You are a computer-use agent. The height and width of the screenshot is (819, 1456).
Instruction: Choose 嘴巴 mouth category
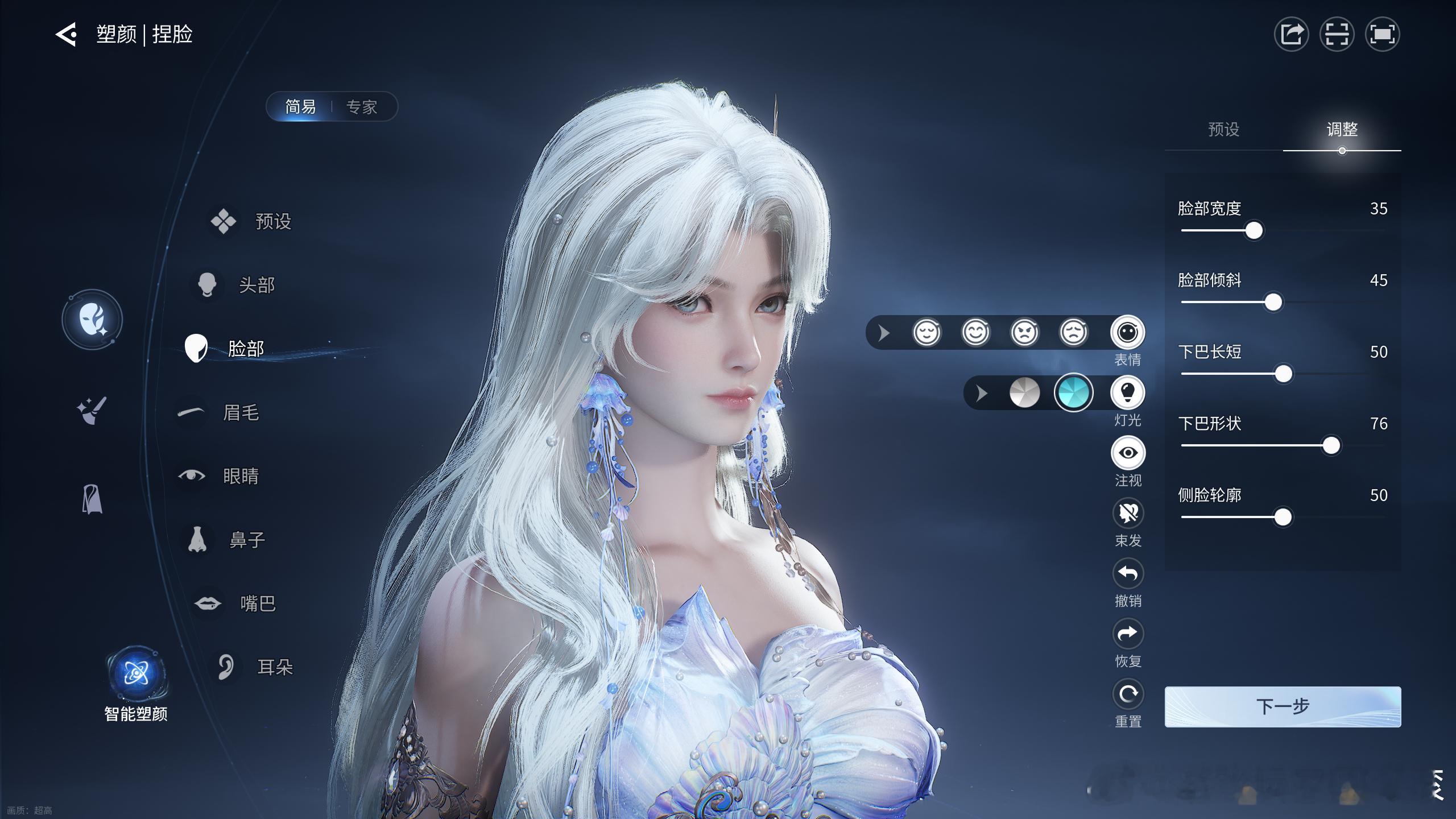[257, 603]
